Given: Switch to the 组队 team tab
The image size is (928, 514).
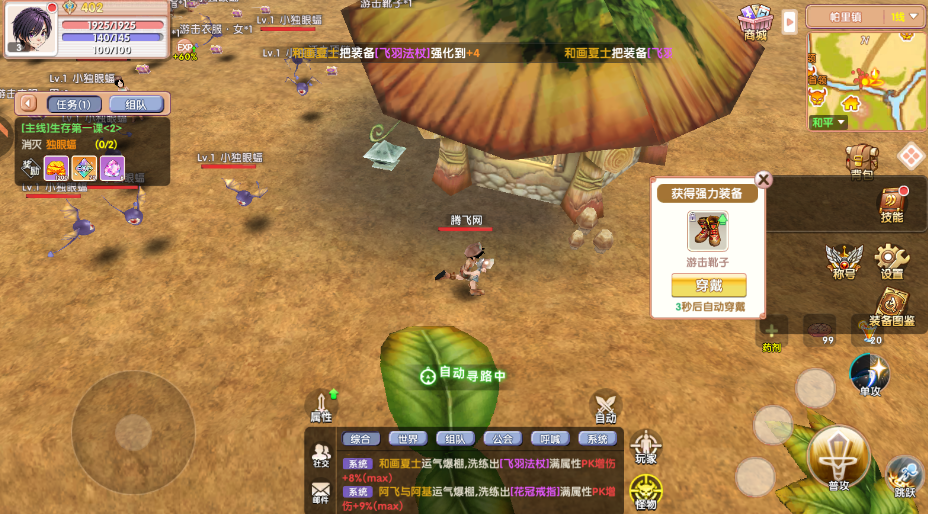Looking at the screenshot, I should click(135, 104).
